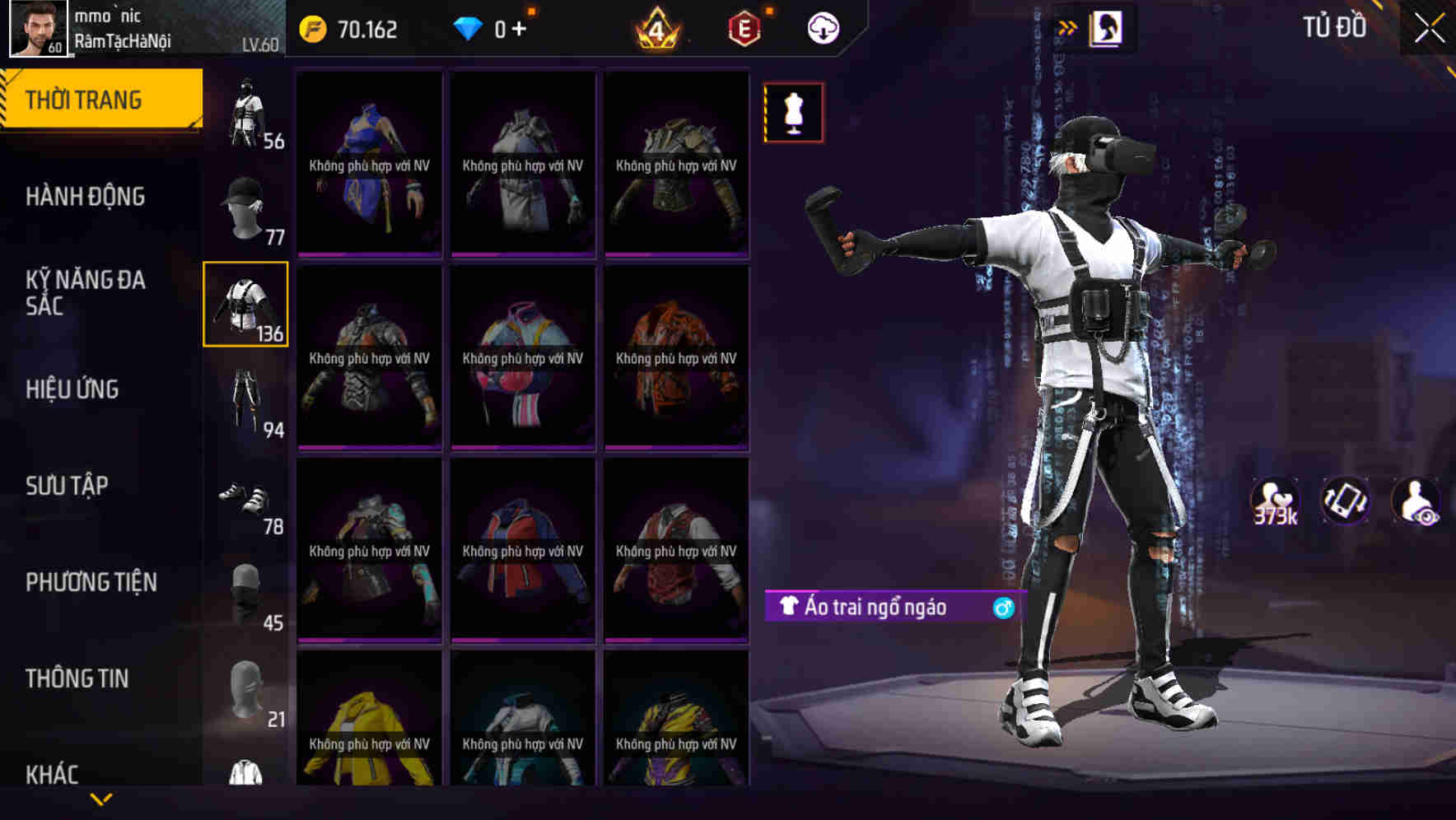The height and width of the screenshot is (820, 1456).
Task: Click the cloud download icon
Action: pyautogui.click(x=821, y=27)
